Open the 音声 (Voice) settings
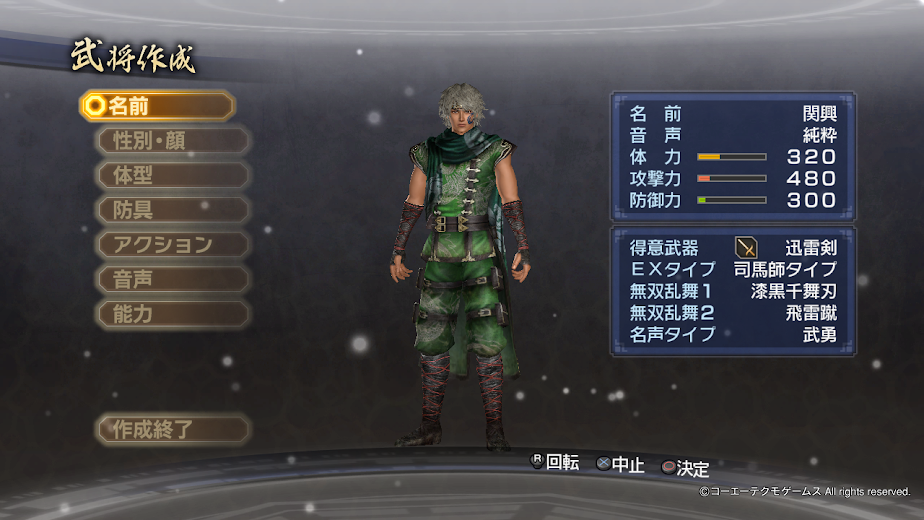 tap(171, 279)
